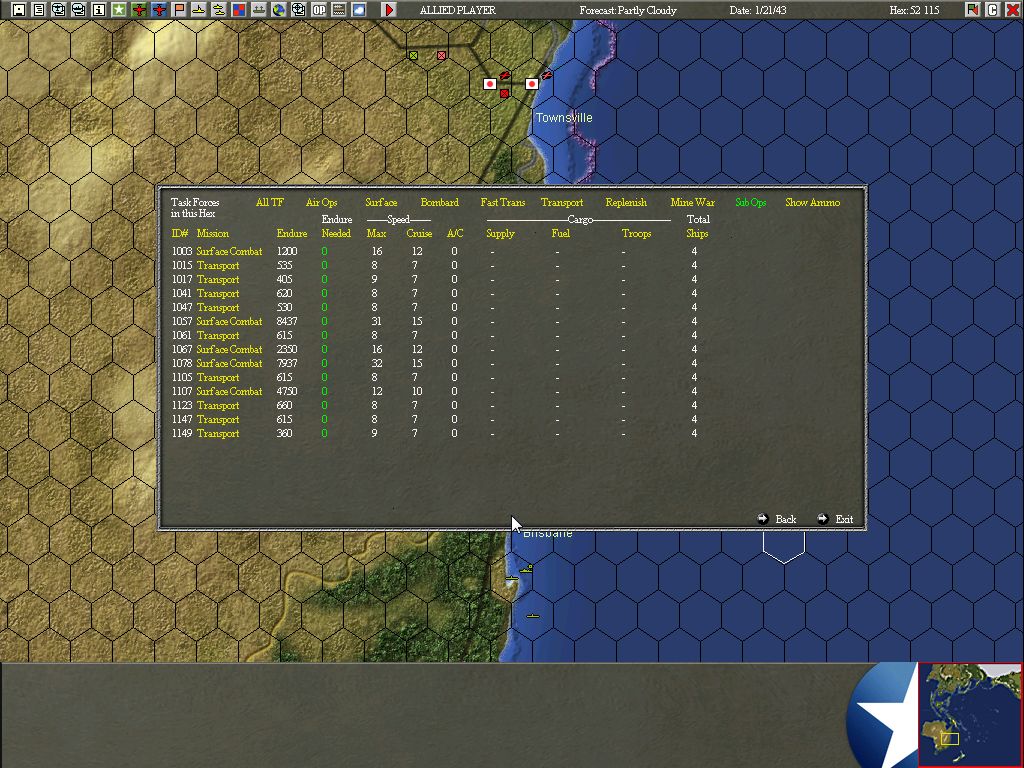Switch to the Sub Ops filter
This screenshot has width=1024, height=768.
[750, 203]
